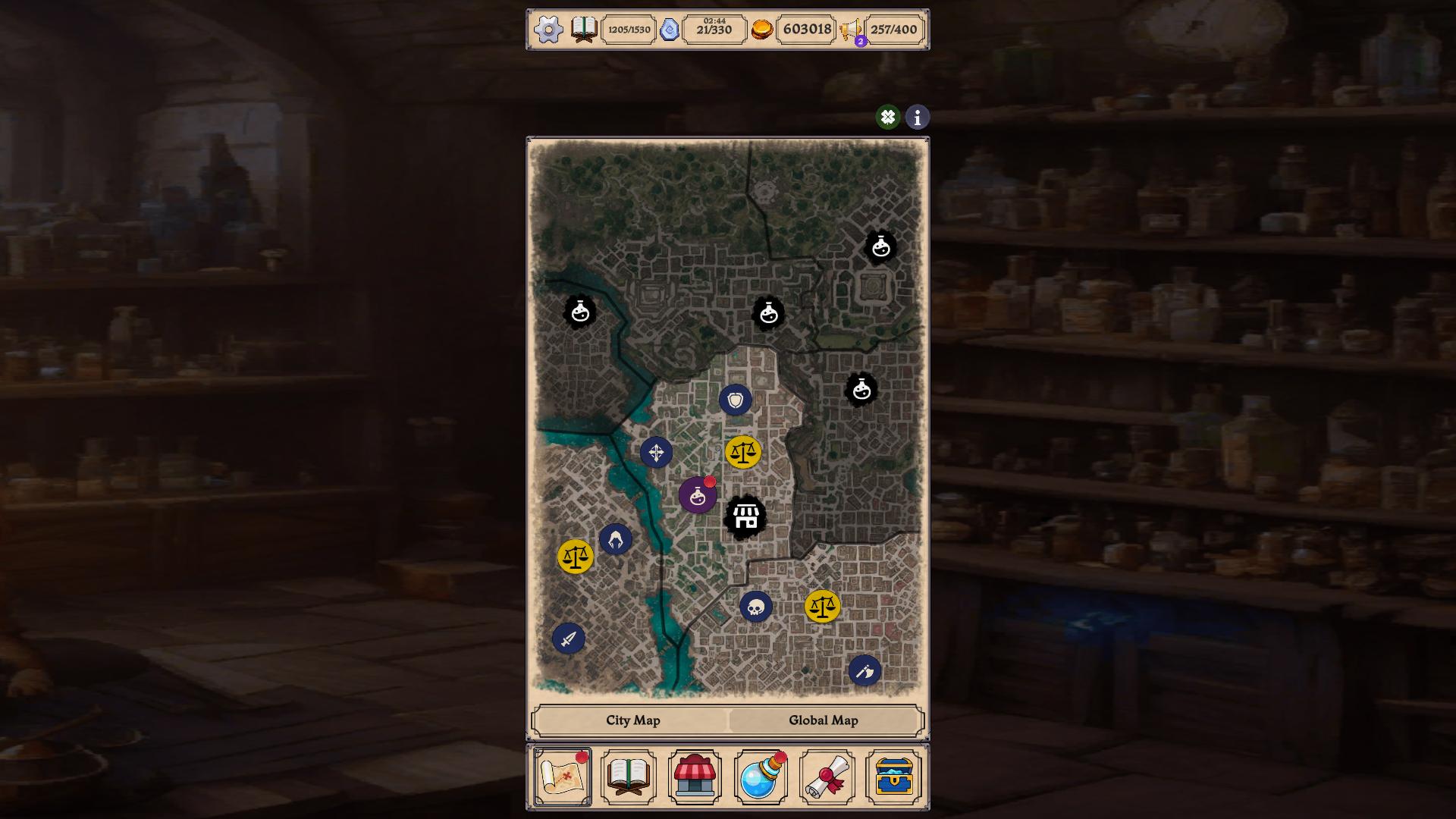The width and height of the screenshot is (1456, 819).
Task: Click the crossed-arrows movement marker on the map
Action: click(x=658, y=453)
